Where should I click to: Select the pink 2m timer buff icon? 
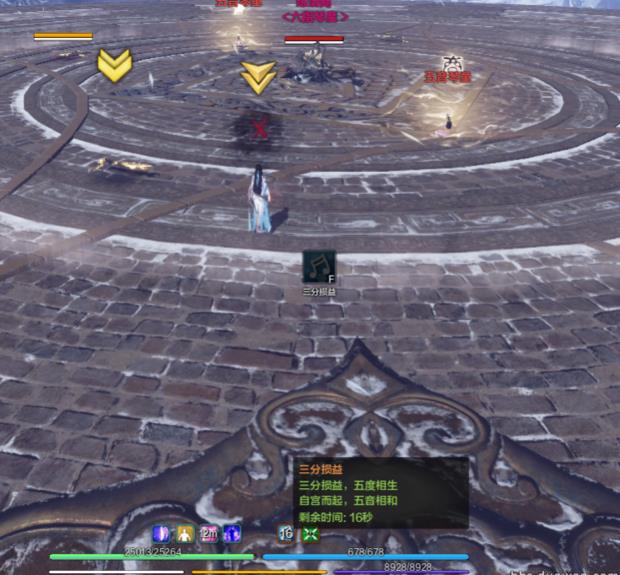(209, 534)
